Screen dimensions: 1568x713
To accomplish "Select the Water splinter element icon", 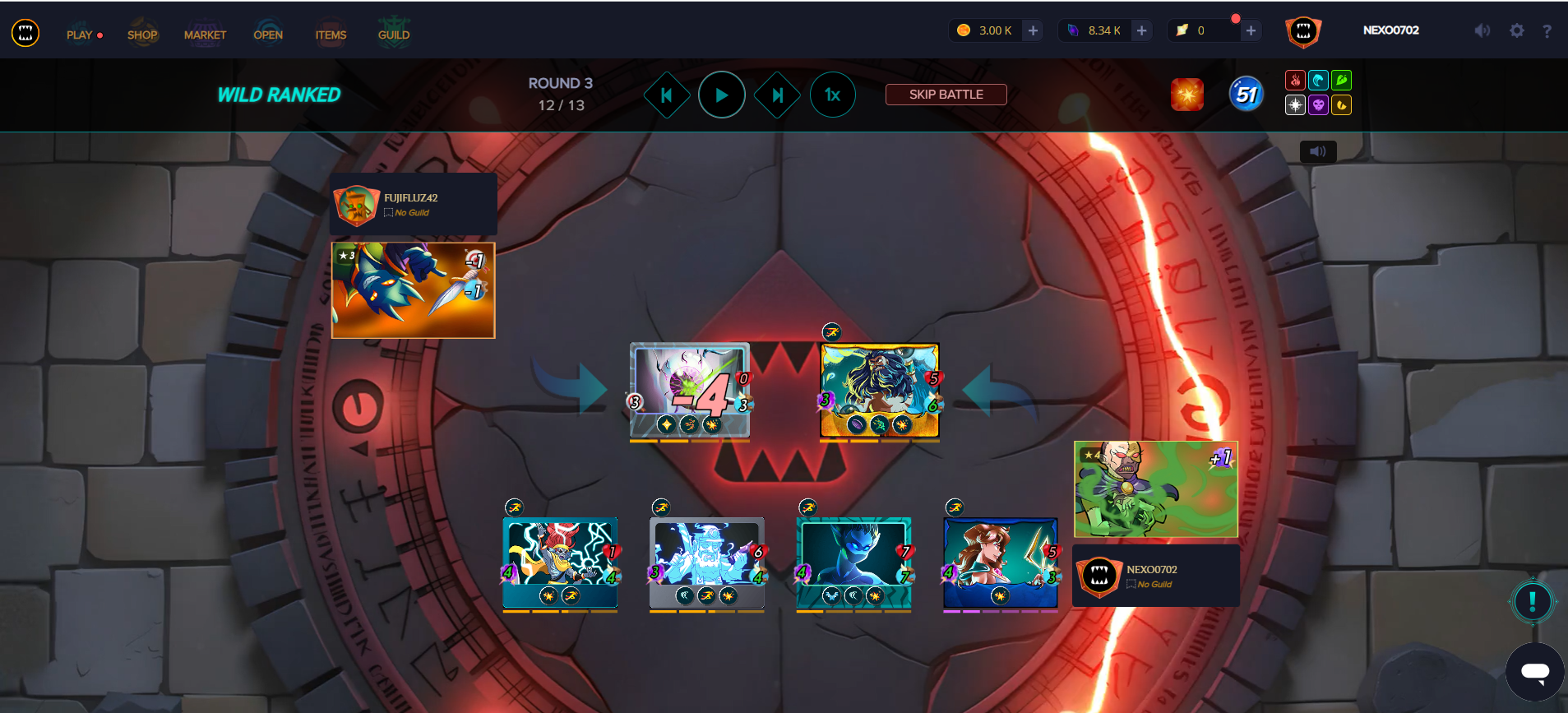I will coord(1319,80).
